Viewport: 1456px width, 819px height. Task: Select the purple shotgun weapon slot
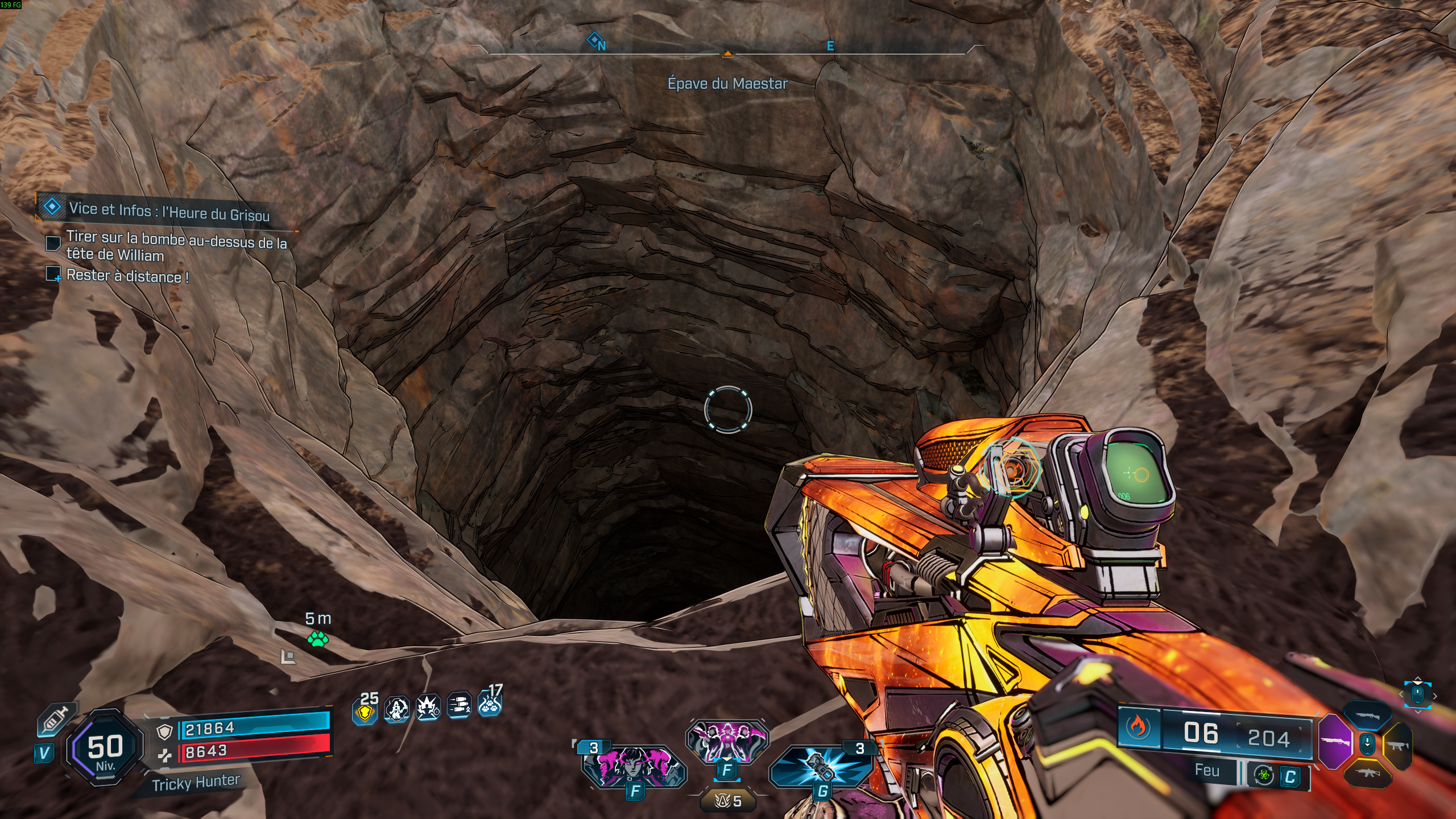coord(1337,742)
